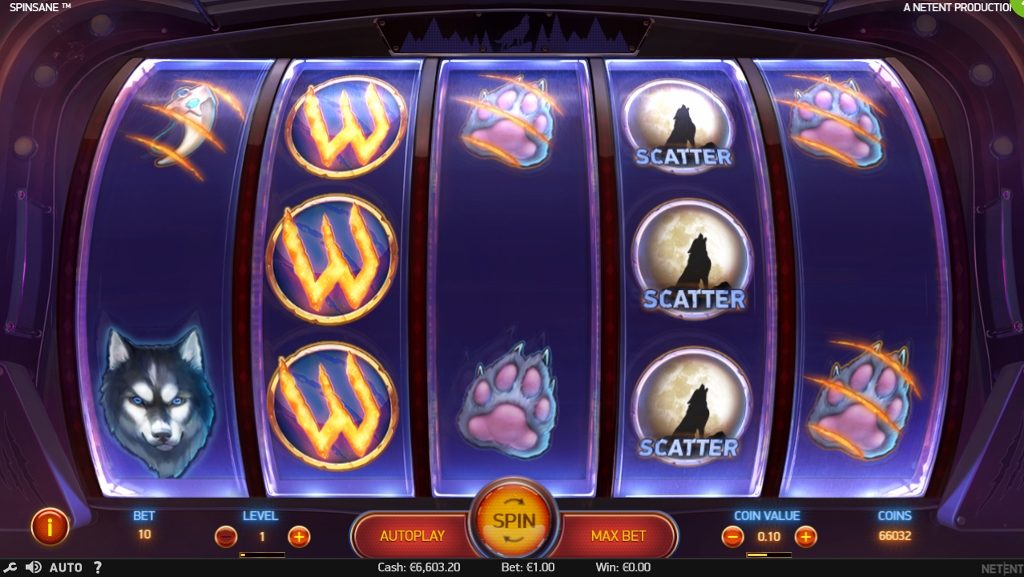Open the AUTO autoplay options
This screenshot has height=577, width=1024.
66,568
